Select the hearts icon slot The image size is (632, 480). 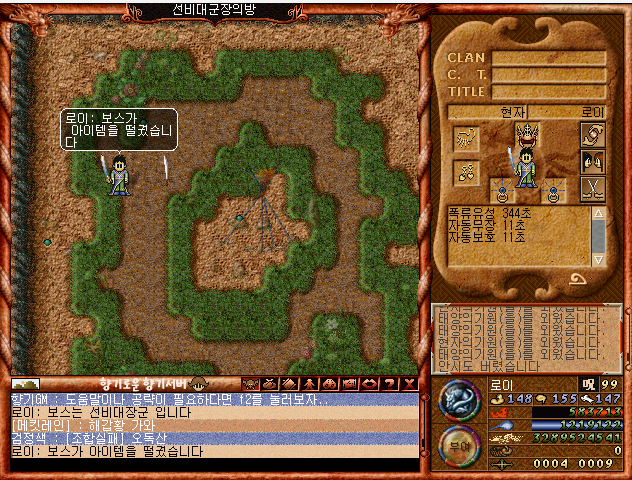click(465, 171)
